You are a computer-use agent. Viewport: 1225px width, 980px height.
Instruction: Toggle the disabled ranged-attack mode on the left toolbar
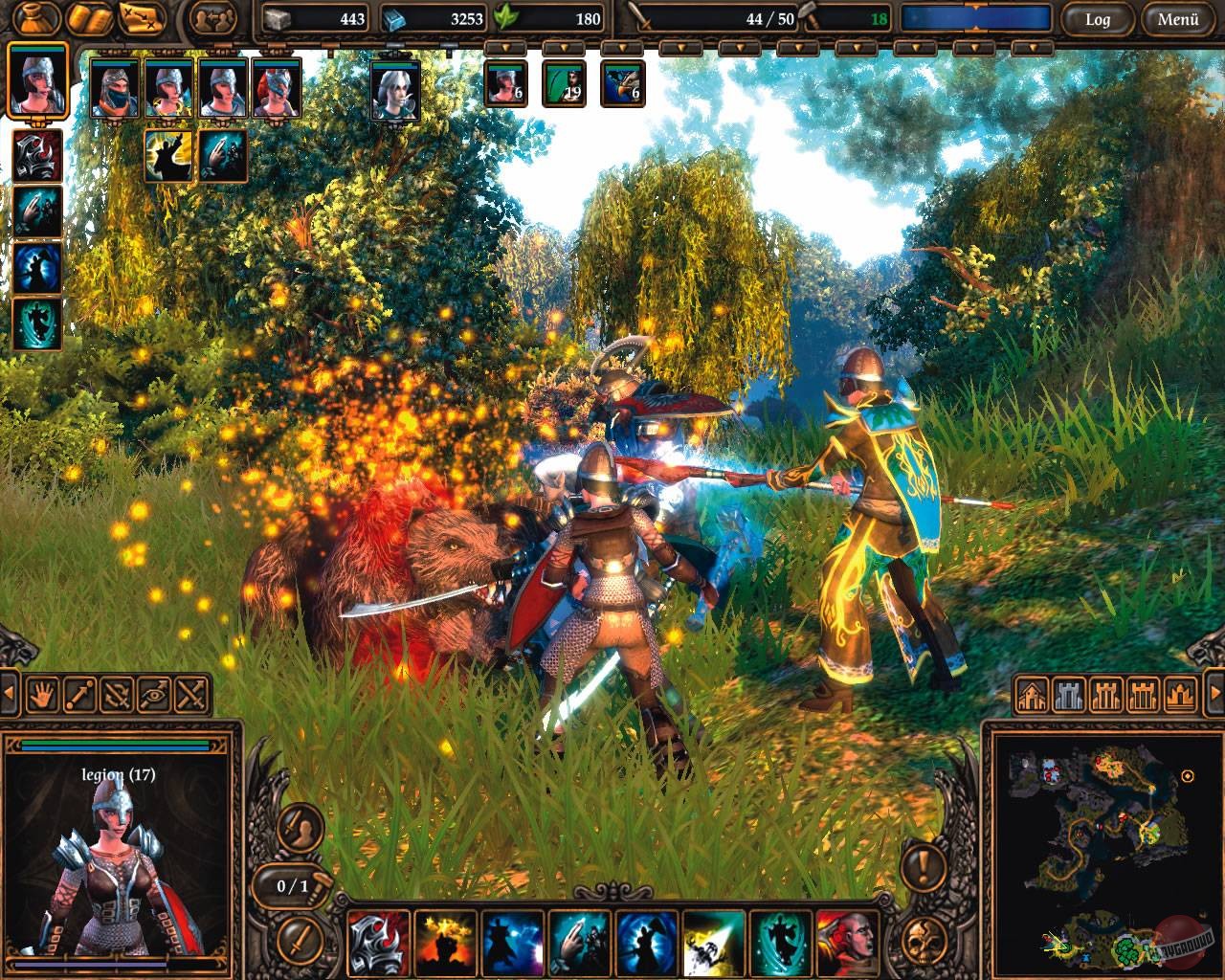[x=115, y=693]
